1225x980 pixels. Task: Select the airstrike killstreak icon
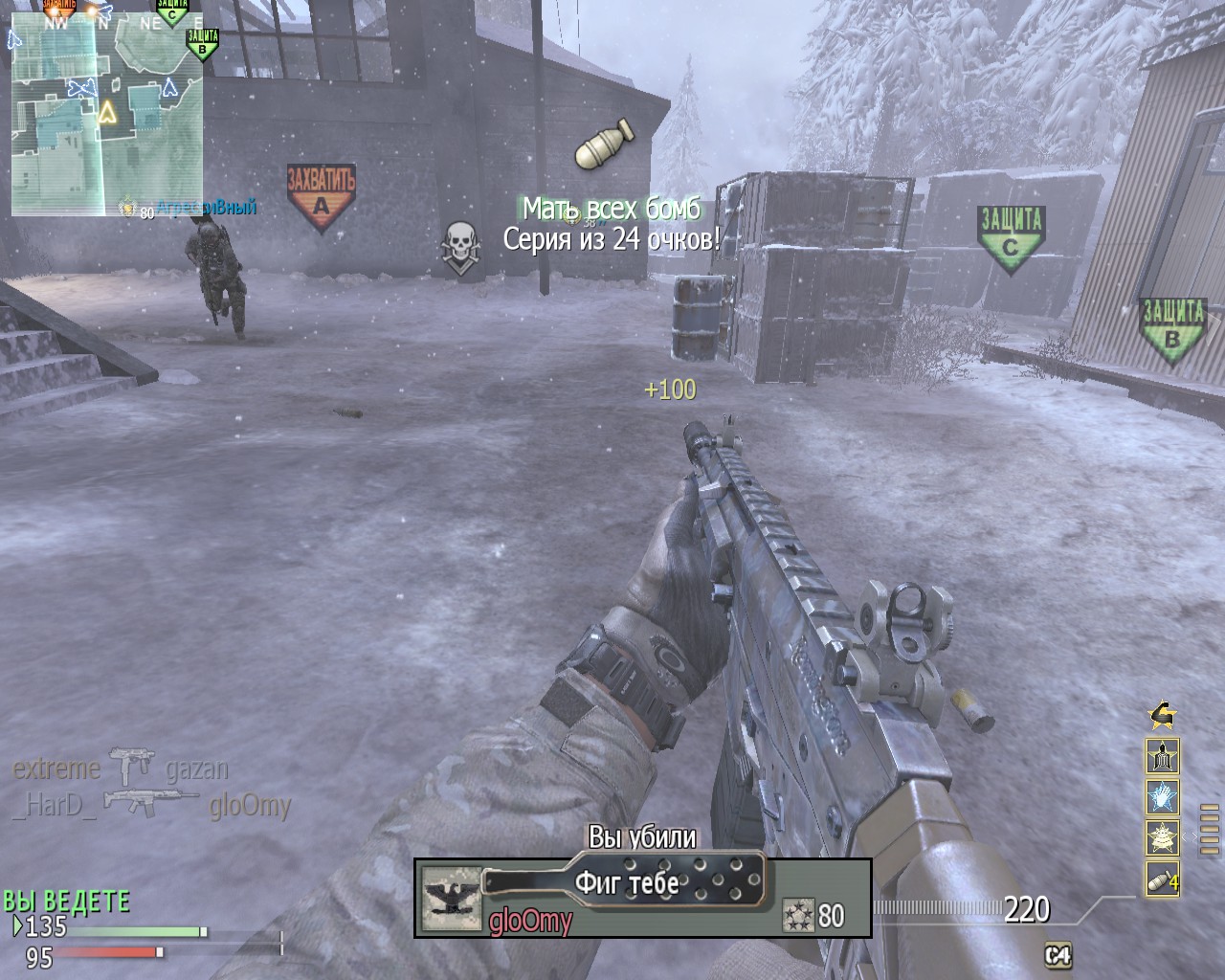[x=1163, y=836]
